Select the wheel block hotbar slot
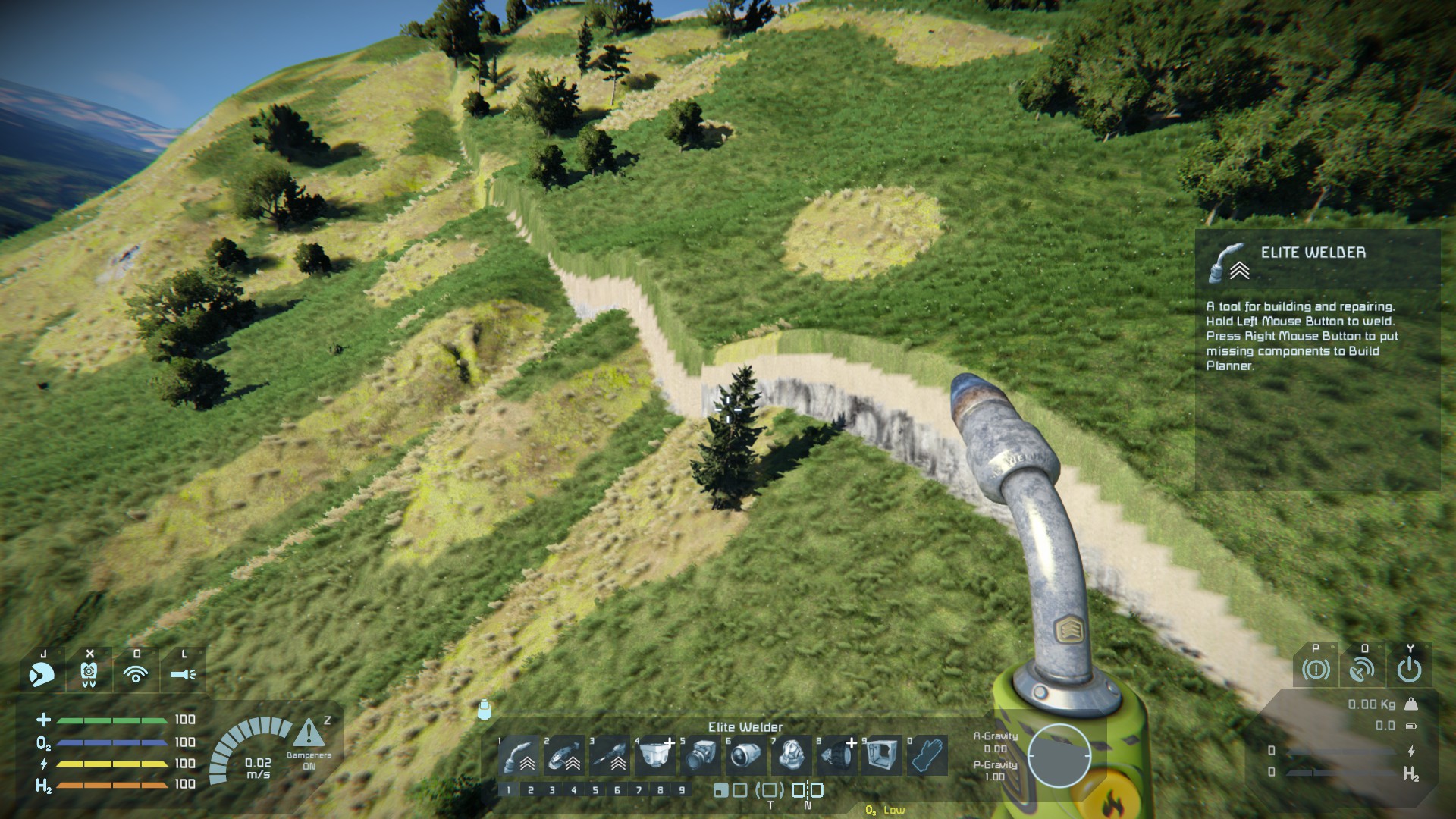 point(837,755)
